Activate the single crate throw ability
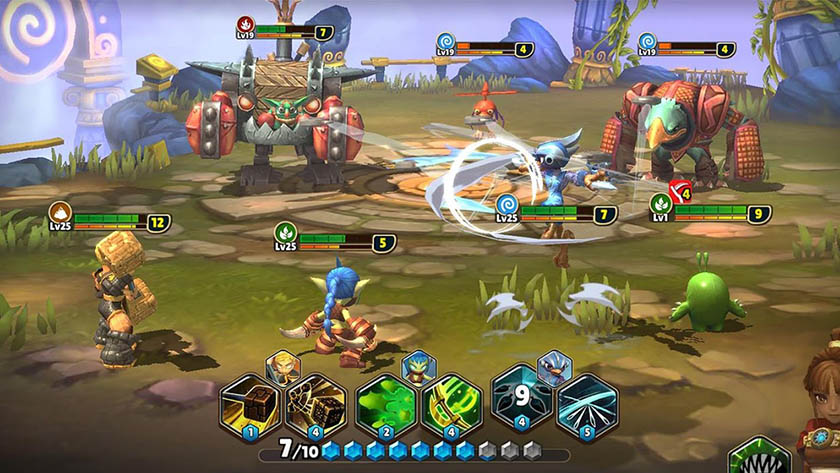 [249, 405]
